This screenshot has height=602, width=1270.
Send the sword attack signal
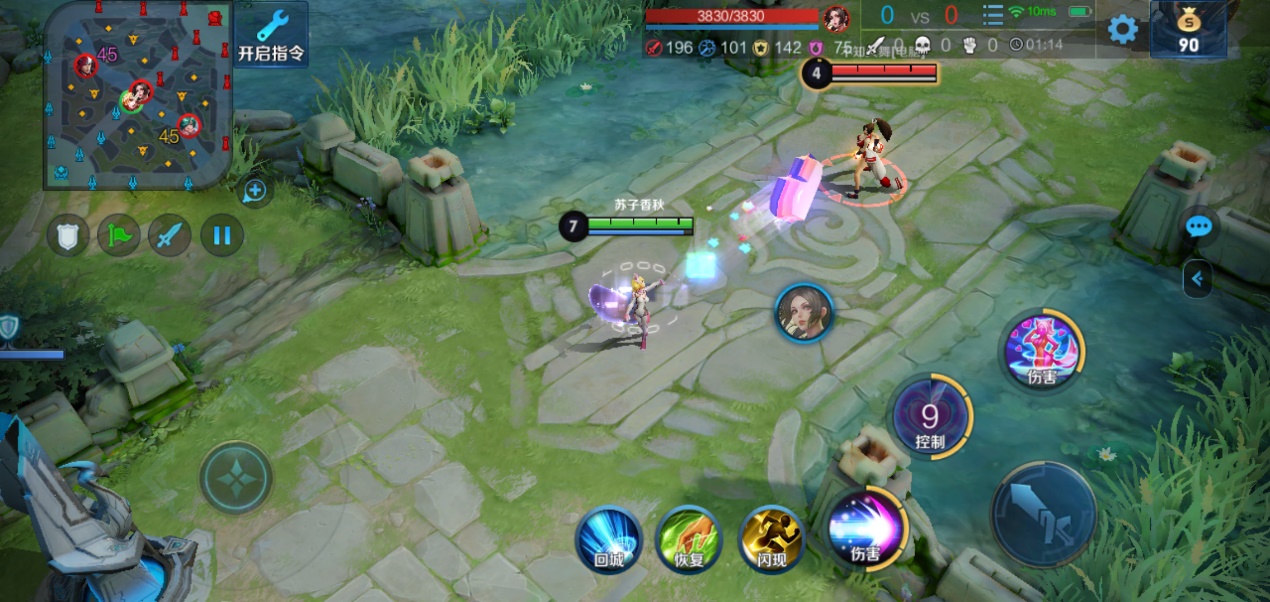[170, 236]
